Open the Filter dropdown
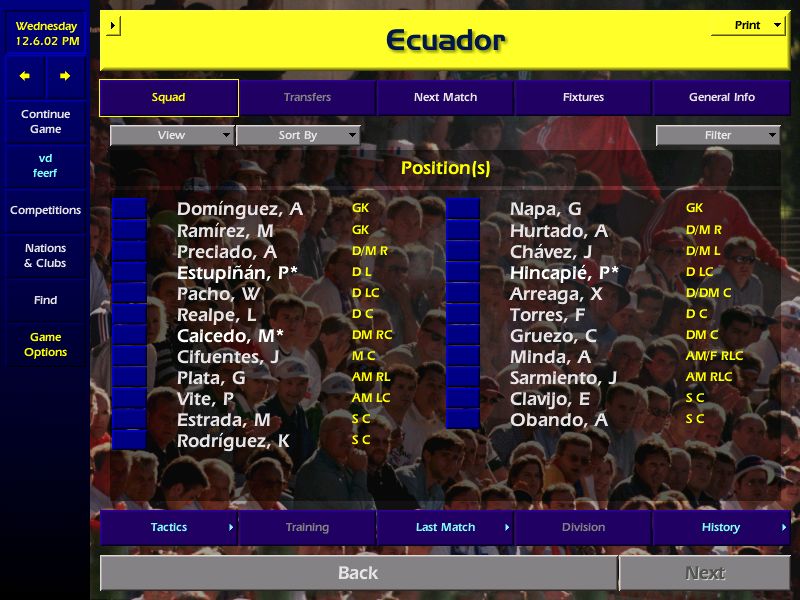Screen dimensions: 800x600 pyautogui.click(x=718, y=135)
